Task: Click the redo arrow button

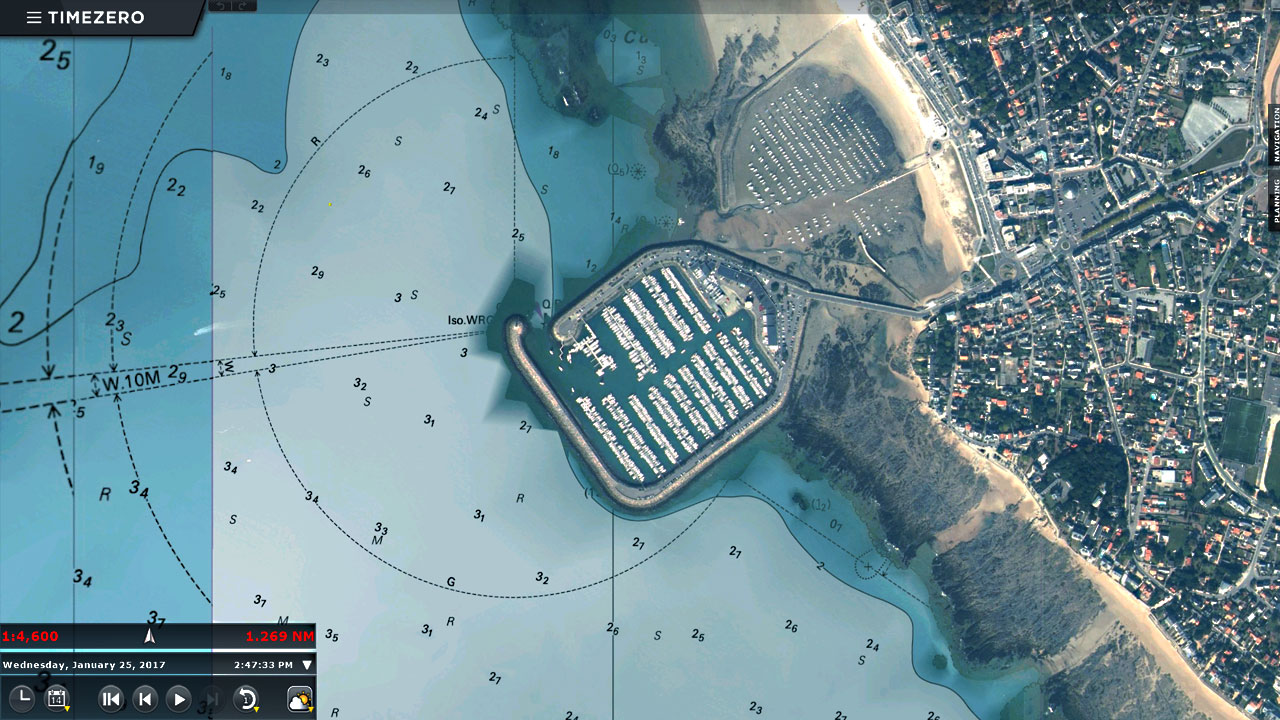Action: point(244,6)
